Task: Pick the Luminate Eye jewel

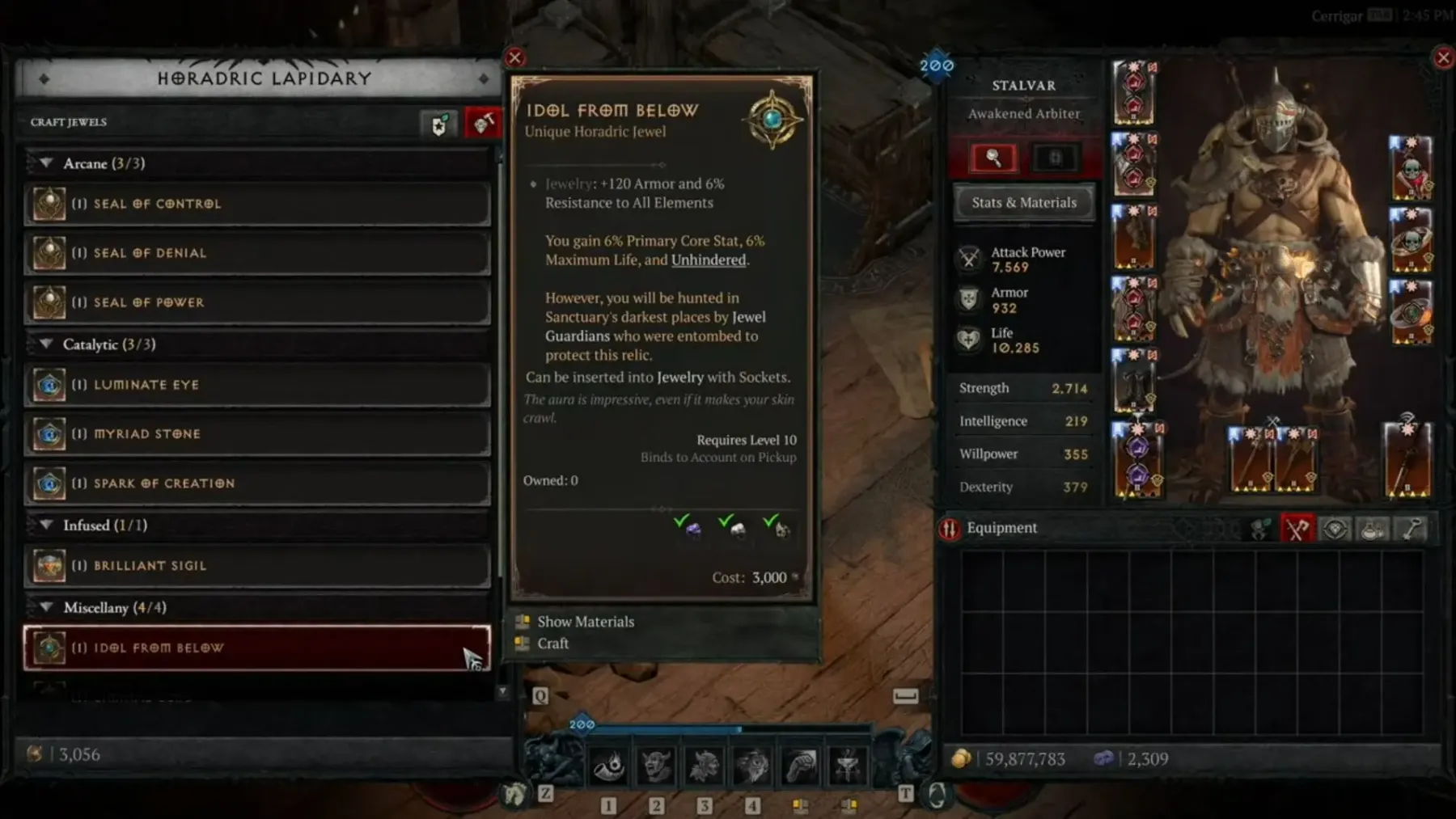Action: 257,385
